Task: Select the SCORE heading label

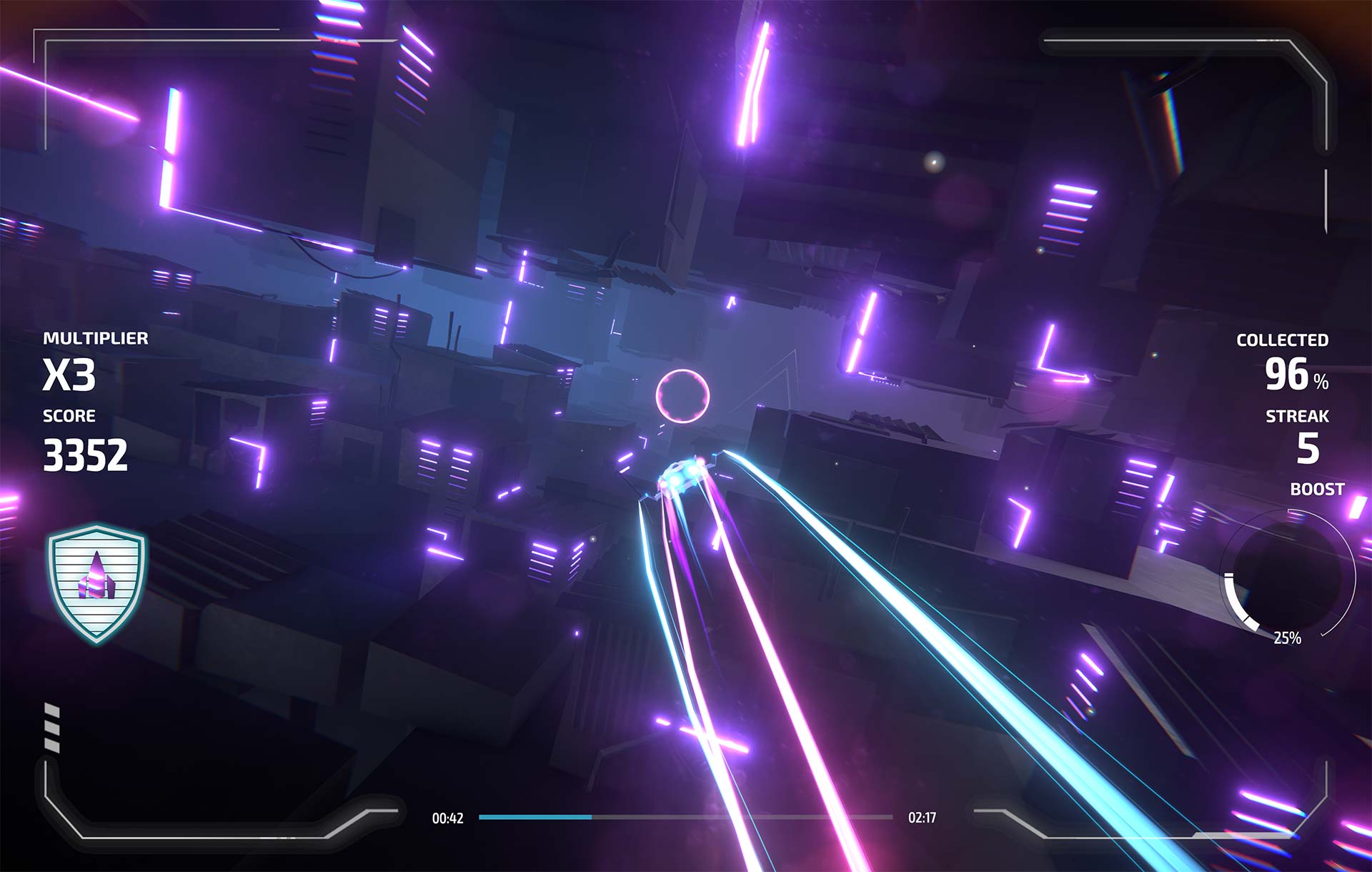Action: click(70, 416)
